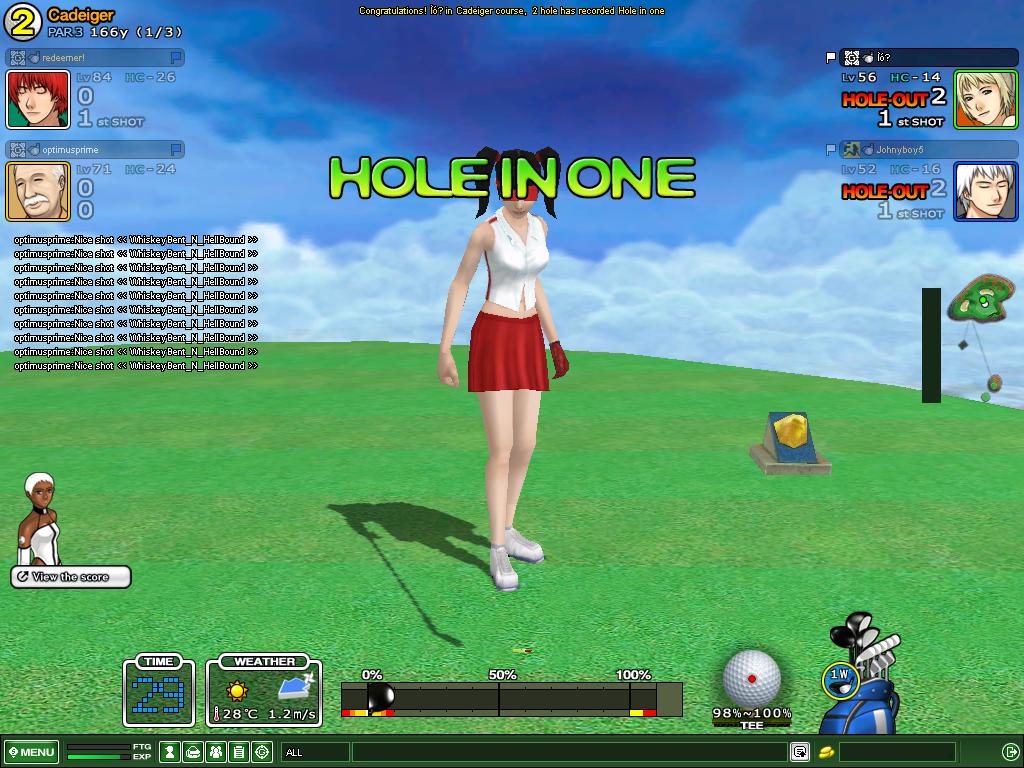Toggle the chat log window button

[x=800, y=752]
